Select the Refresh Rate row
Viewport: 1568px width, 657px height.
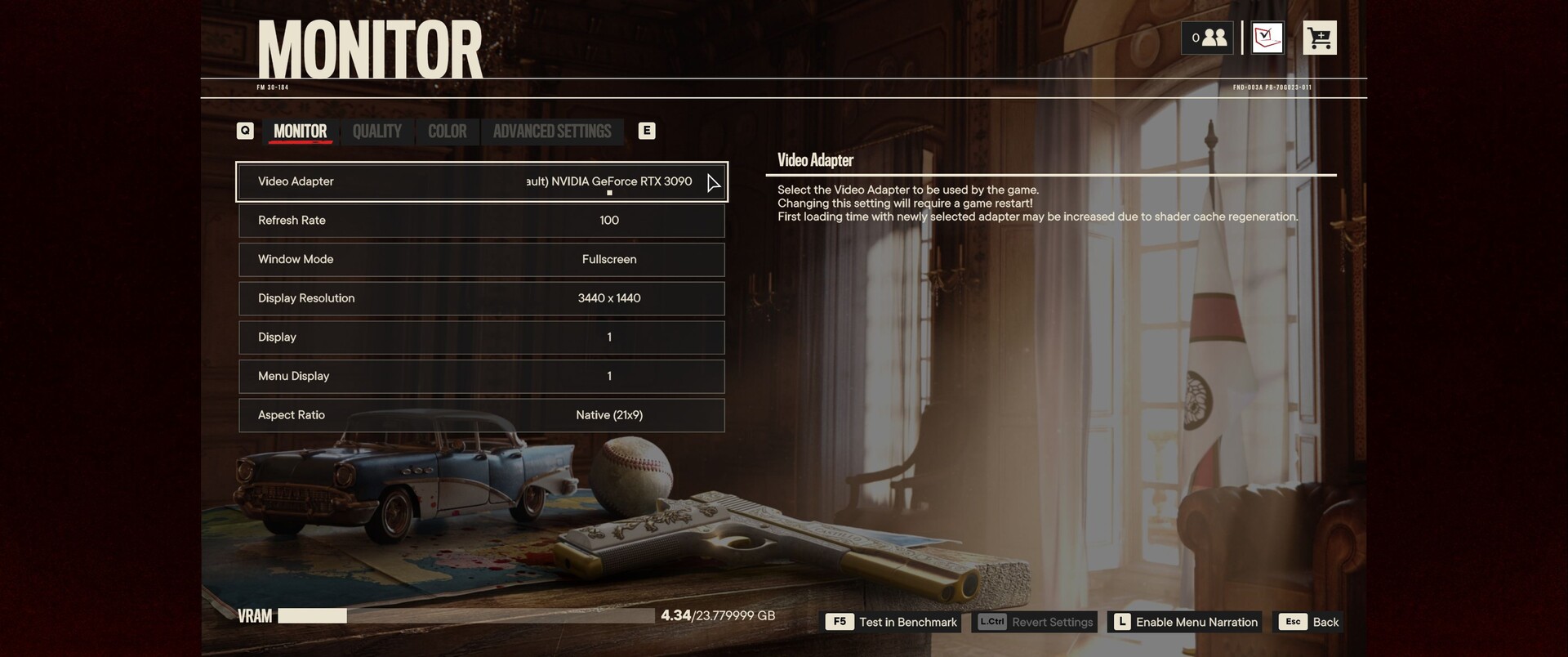point(482,221)
